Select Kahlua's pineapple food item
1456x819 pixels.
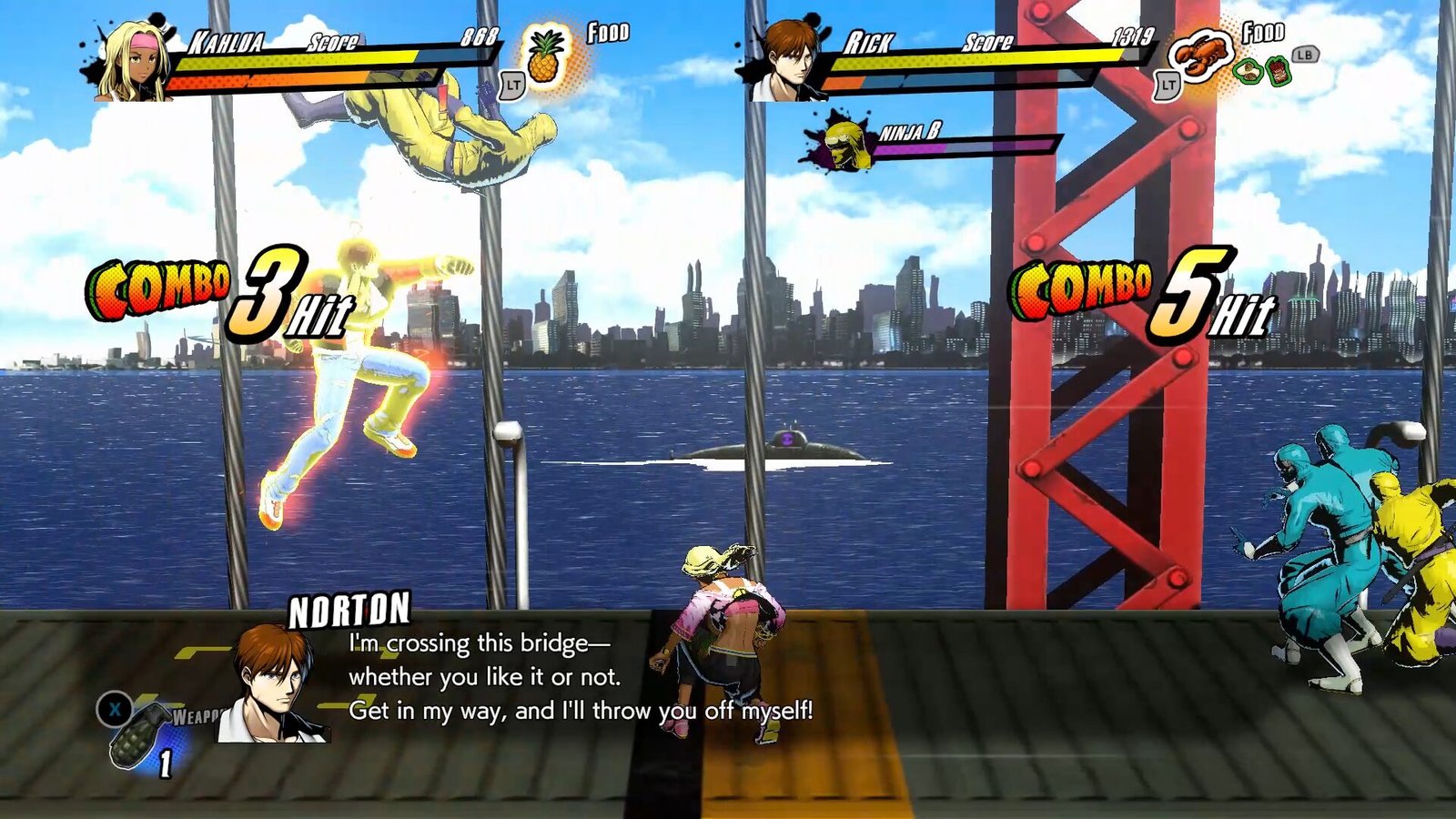point(546,56)
